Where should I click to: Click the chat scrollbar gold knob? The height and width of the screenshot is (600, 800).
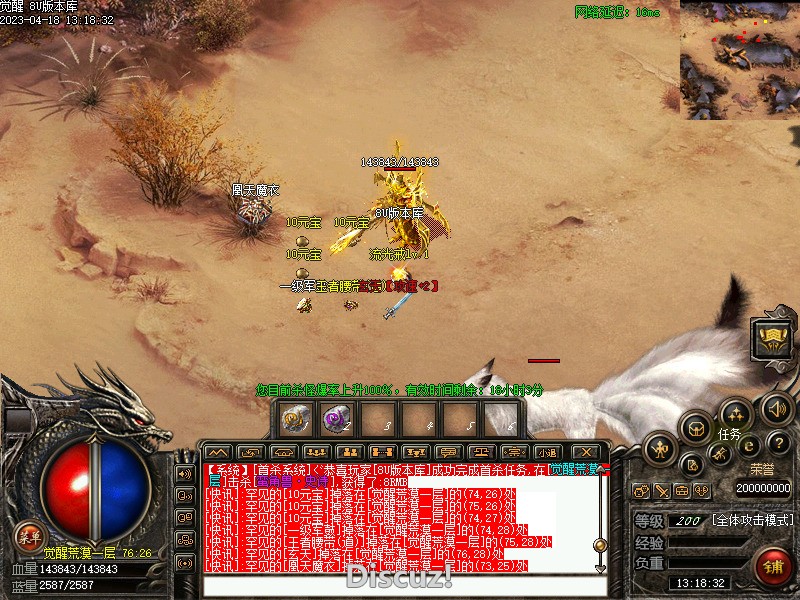tap(600, 545)
